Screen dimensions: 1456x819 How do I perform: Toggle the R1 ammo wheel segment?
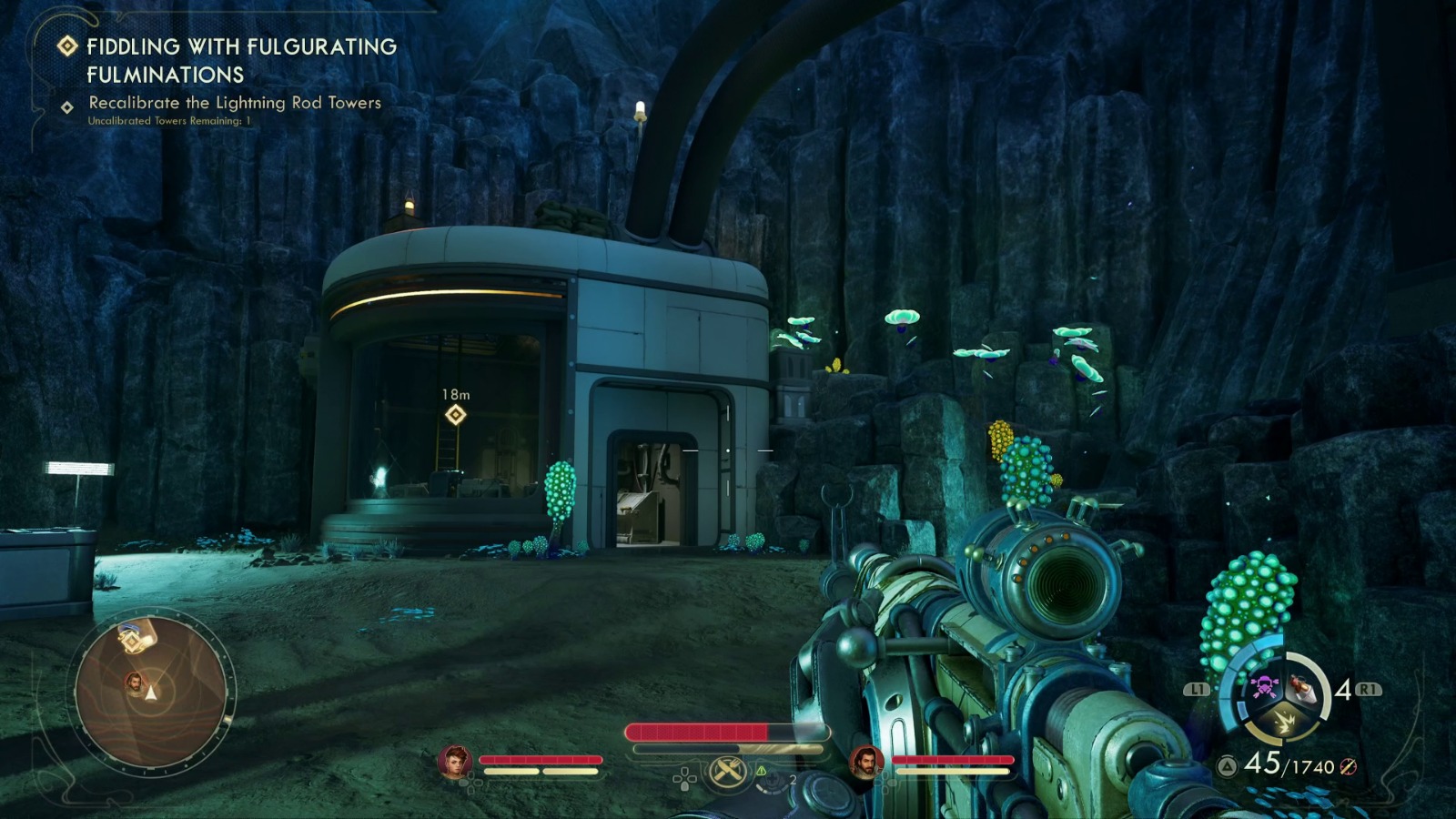point(1369,689)
